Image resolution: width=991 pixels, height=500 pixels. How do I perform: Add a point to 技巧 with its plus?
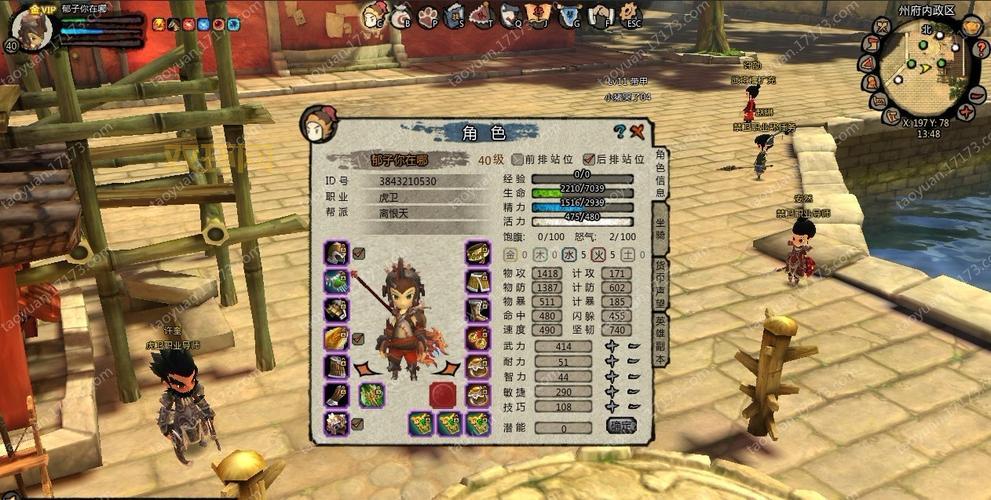point(612,407)
